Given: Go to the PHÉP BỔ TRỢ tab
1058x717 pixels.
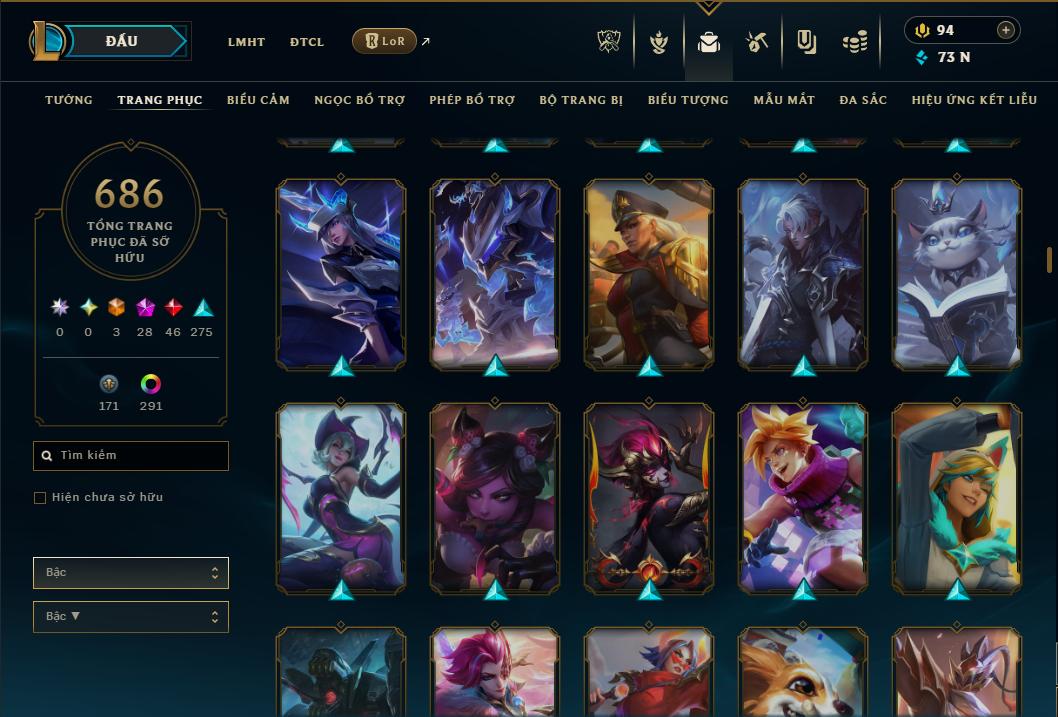Looking at the screenshot, I should (472, 100).
